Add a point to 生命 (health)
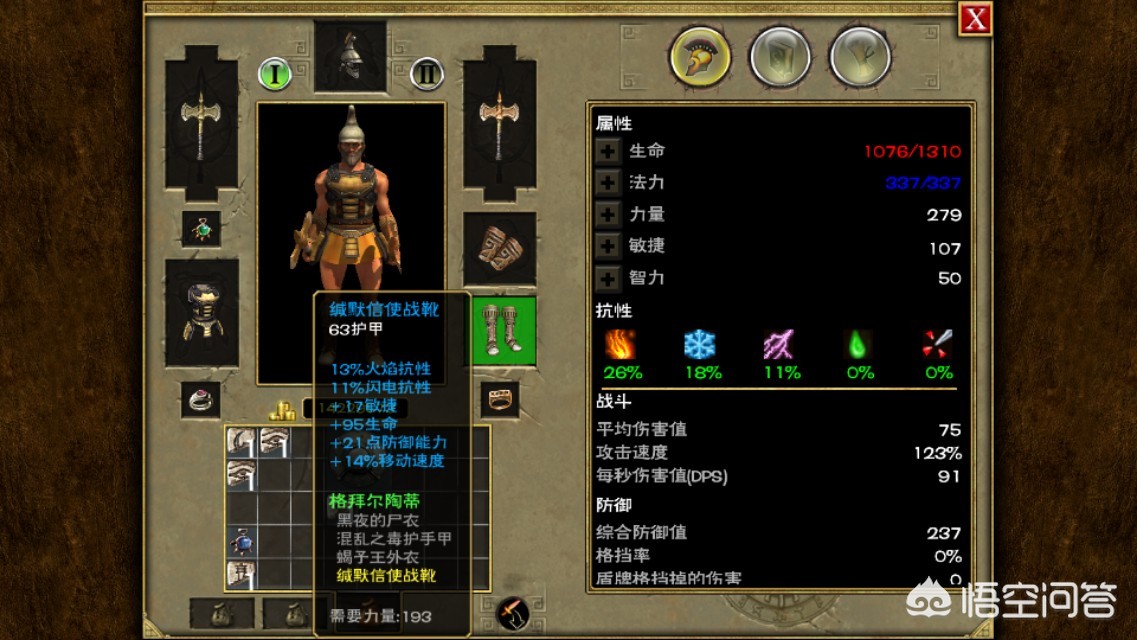Image resolution: width=1137 pixels, height=640 pixels. [608, 151]
